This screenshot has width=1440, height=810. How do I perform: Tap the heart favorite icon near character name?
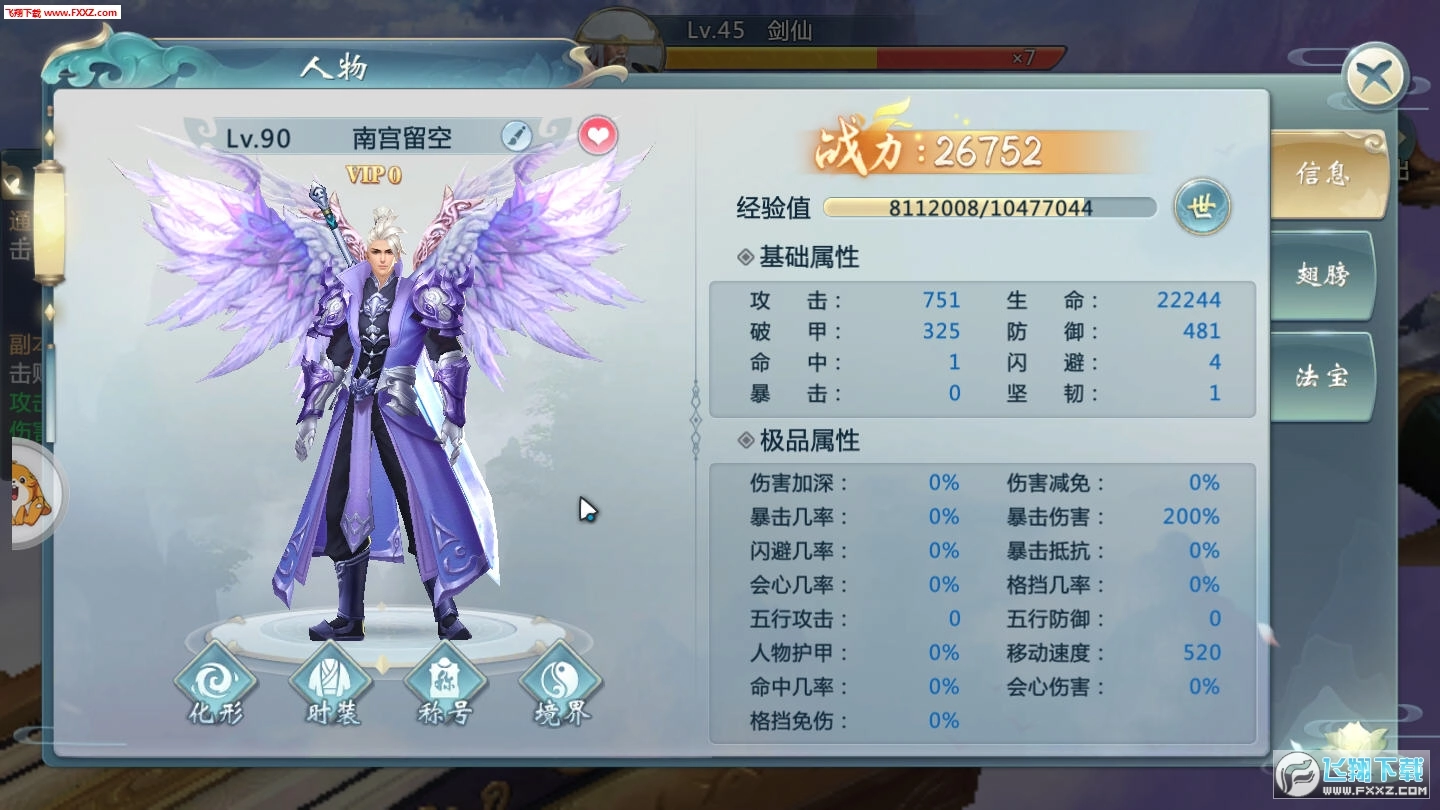point(597,136)
